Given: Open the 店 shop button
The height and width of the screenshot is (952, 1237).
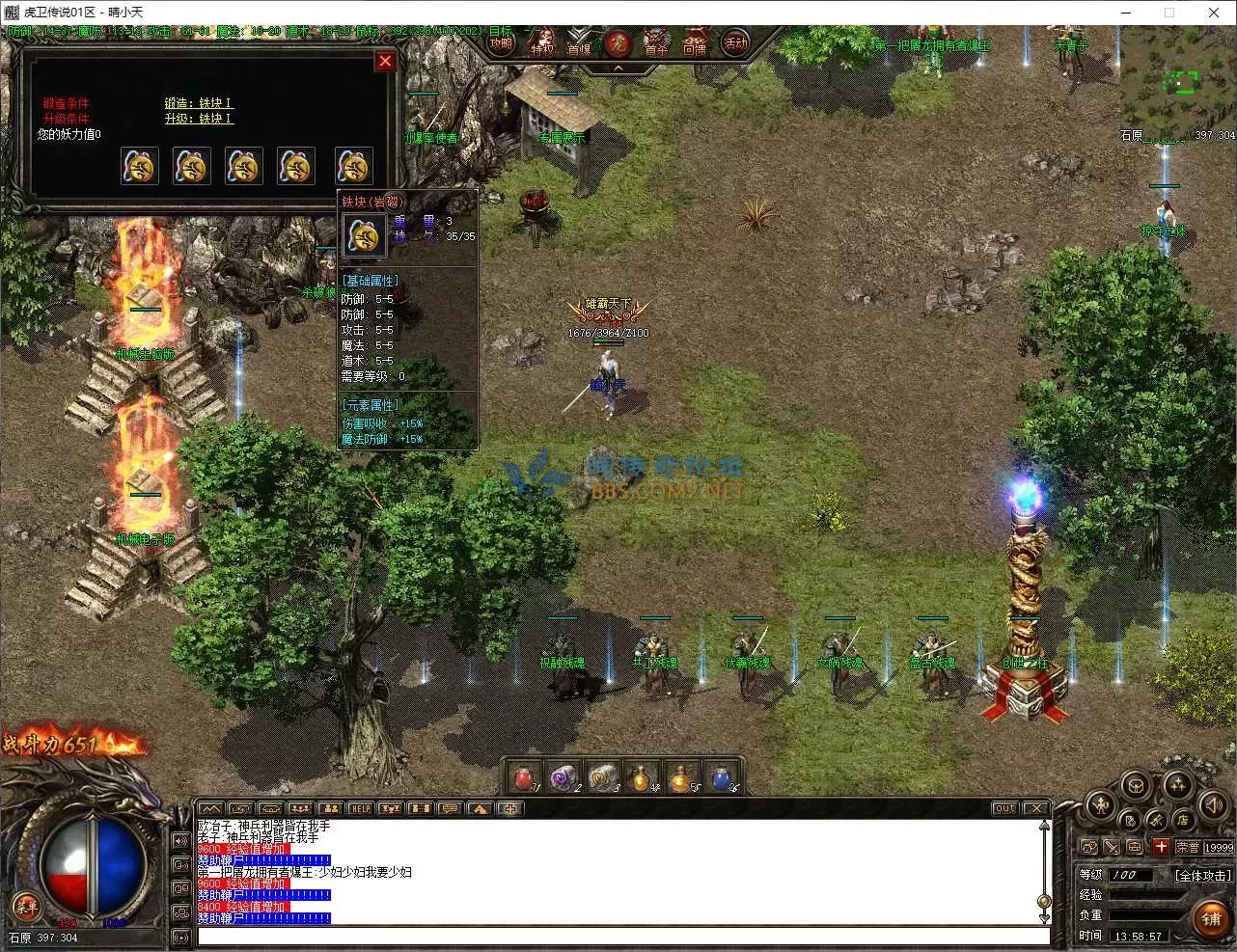Looking at the screenshot, I should point(1183,820).
